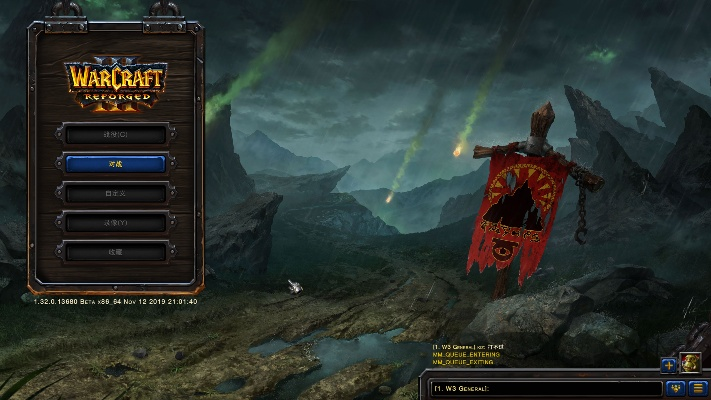Click the blue plus button above chat
This screenshot has height=400, width=711.
click(x=669, y=364)
